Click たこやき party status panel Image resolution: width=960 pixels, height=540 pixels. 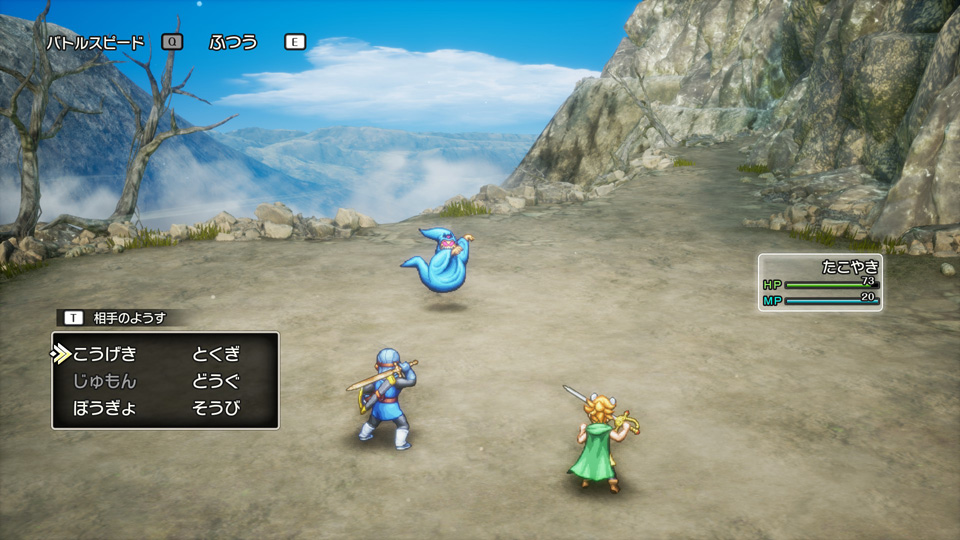(x=820, y=282)
